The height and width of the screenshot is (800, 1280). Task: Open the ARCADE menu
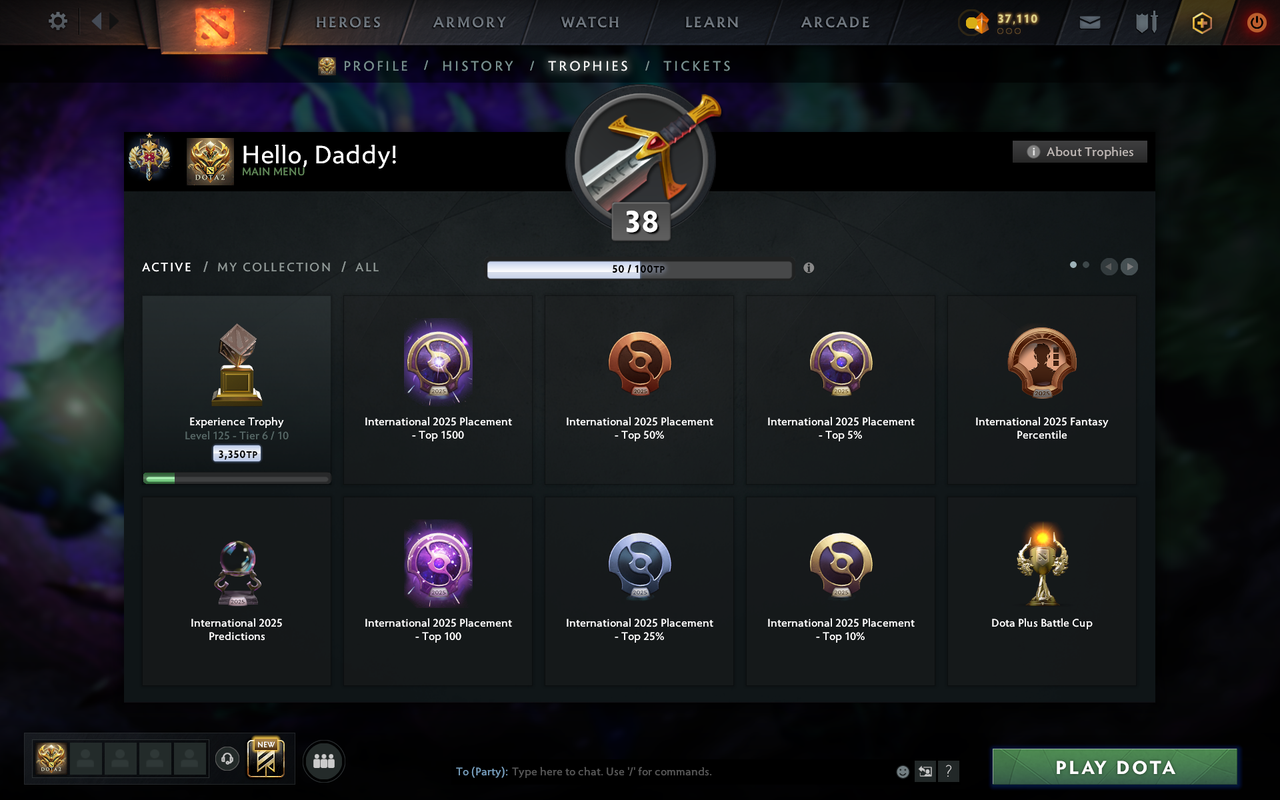coord(834,22)
